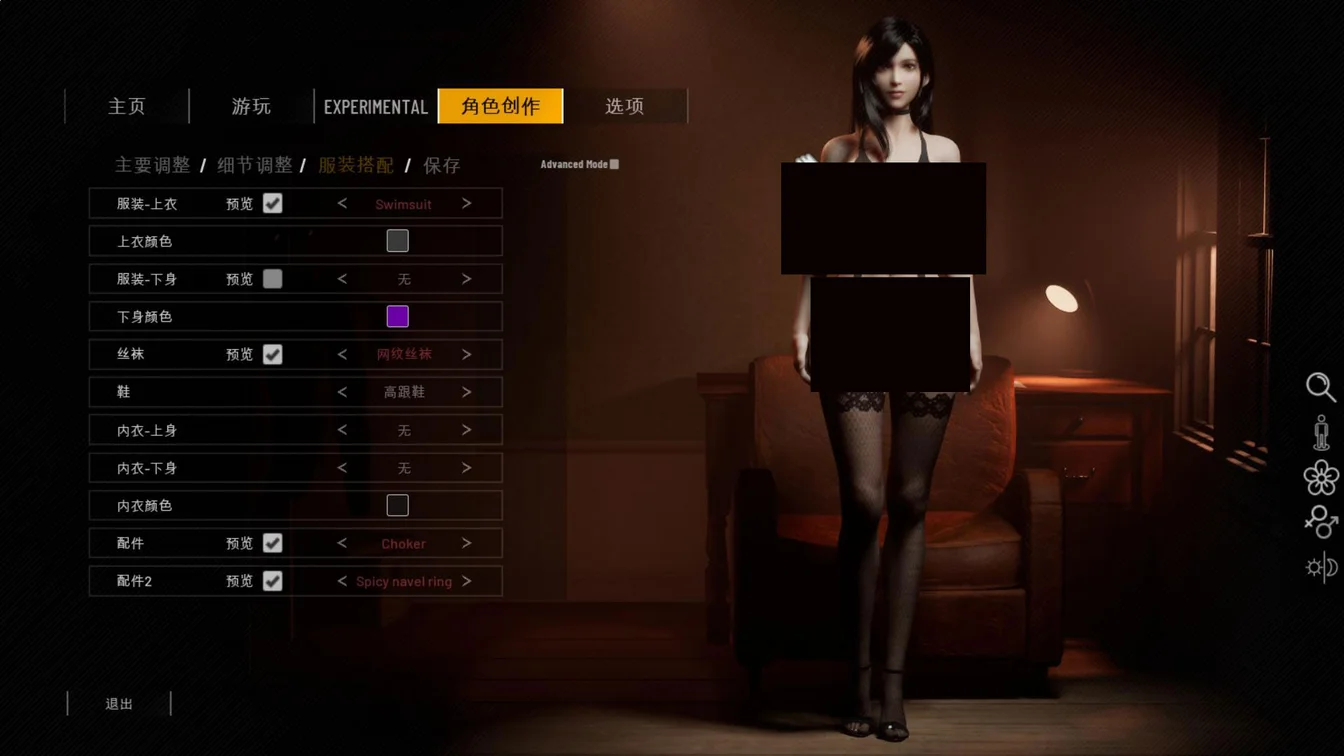This screenshot has height=756, width=1344.
Task: Go to 主要调整 section
Action: (x=152, y=165)
